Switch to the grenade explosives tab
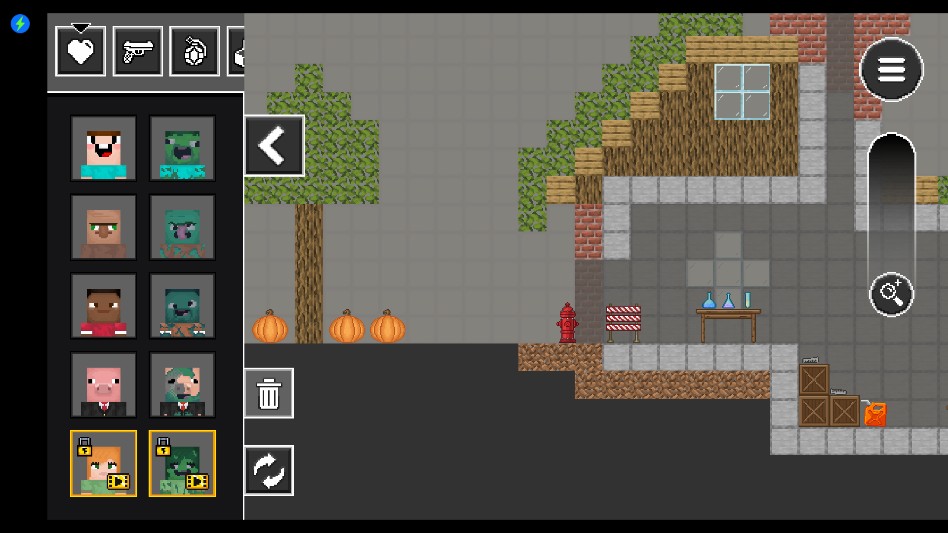This screenshot has height=533, width=948. pyautogui.click(x=195, y=52)
